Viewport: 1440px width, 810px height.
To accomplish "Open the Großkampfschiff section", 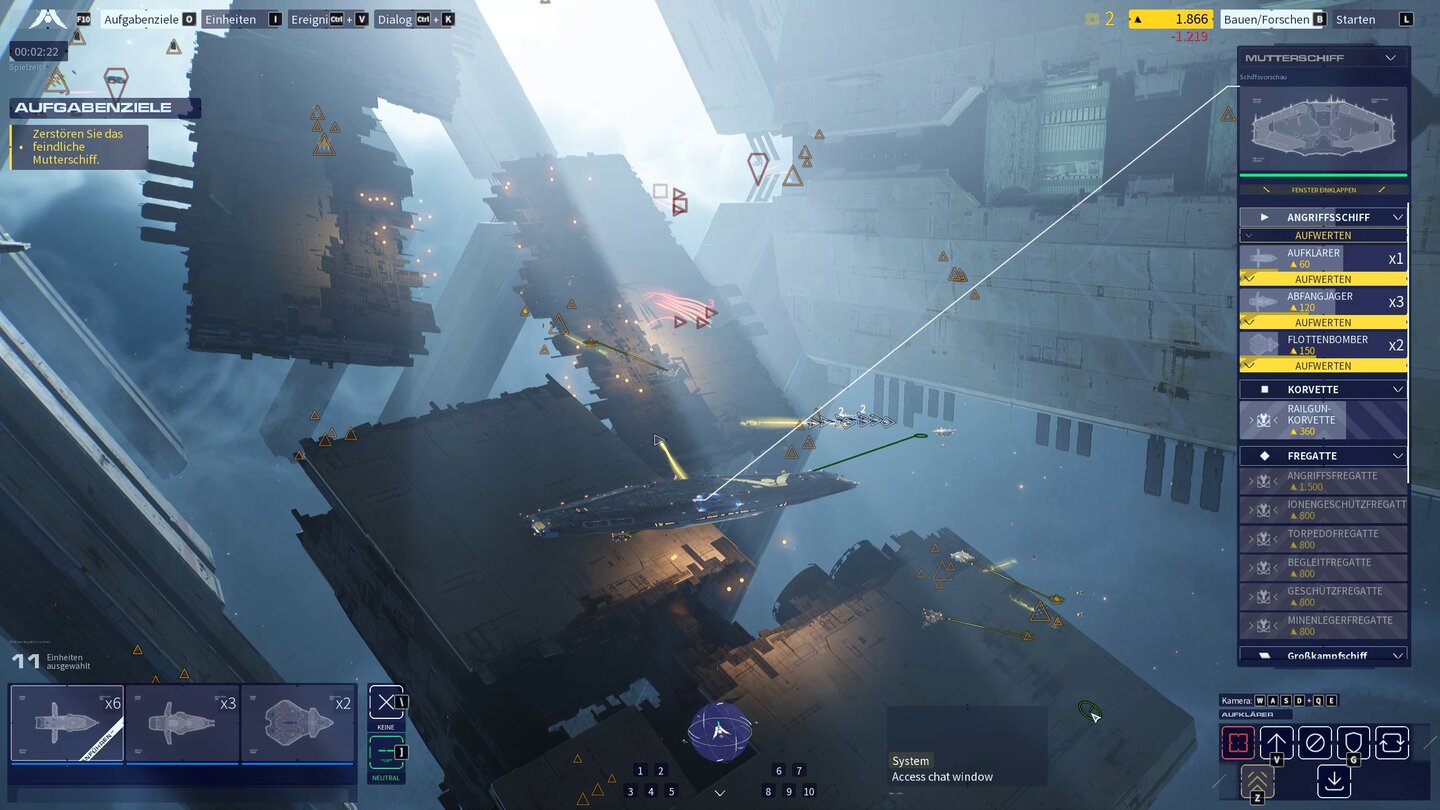I will click(x=1322, y=655).
